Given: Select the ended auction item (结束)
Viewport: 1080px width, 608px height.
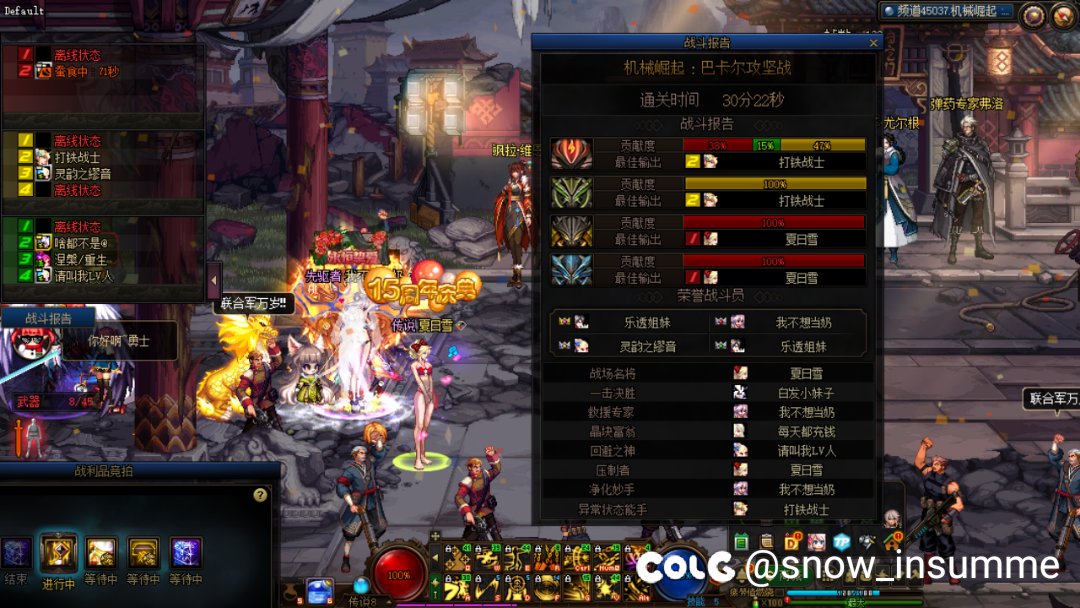Looking at the screenshot, I should coord(16,553).
